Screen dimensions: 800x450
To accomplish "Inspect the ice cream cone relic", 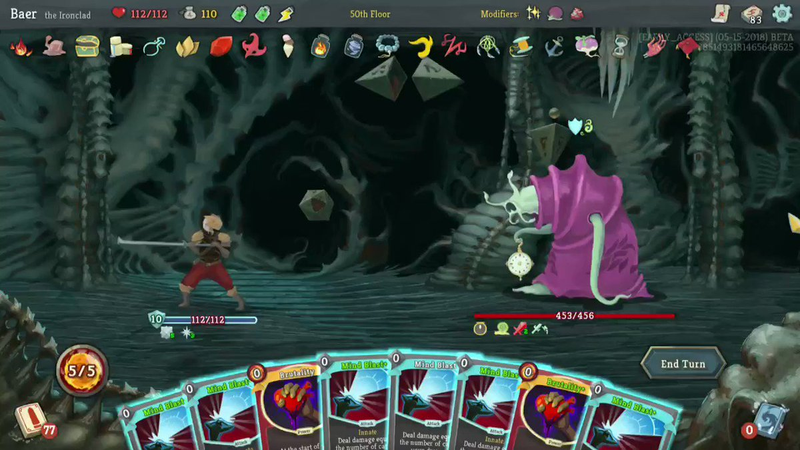I will [x=288, y=46].
